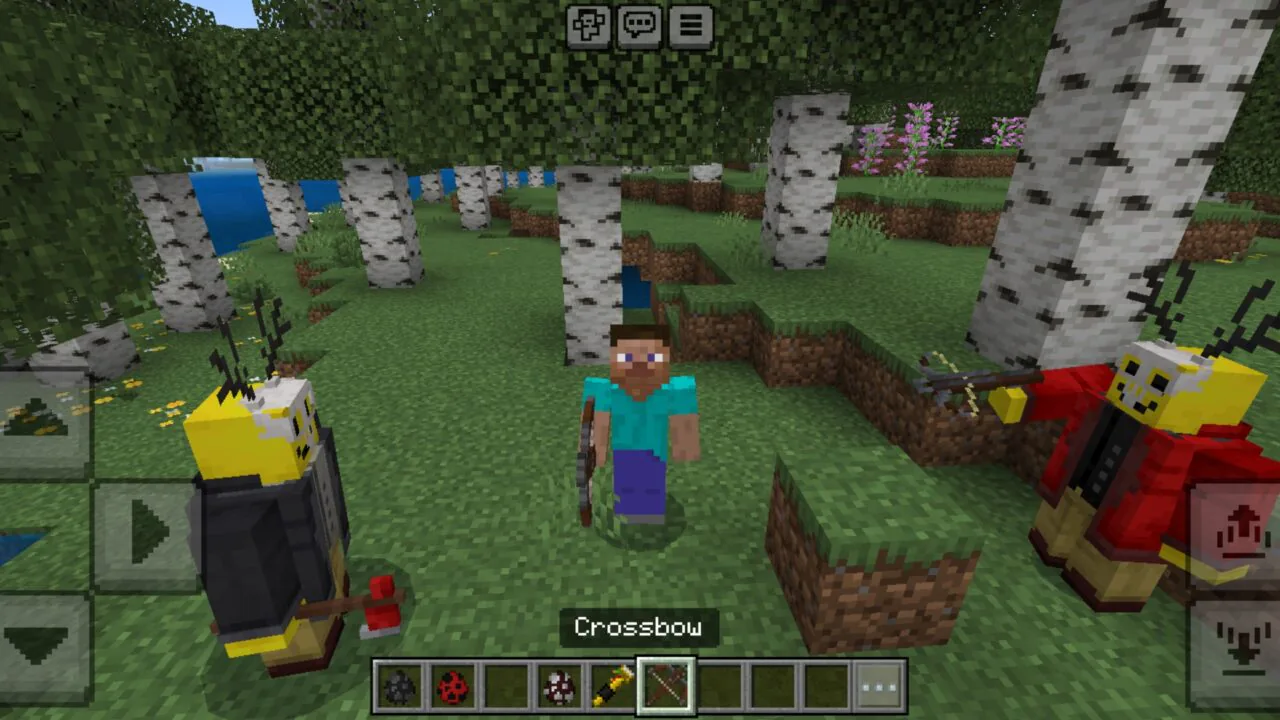Choose the white and maroon spawn egg
Screen dimensions: 1280x720
(560, 686)
